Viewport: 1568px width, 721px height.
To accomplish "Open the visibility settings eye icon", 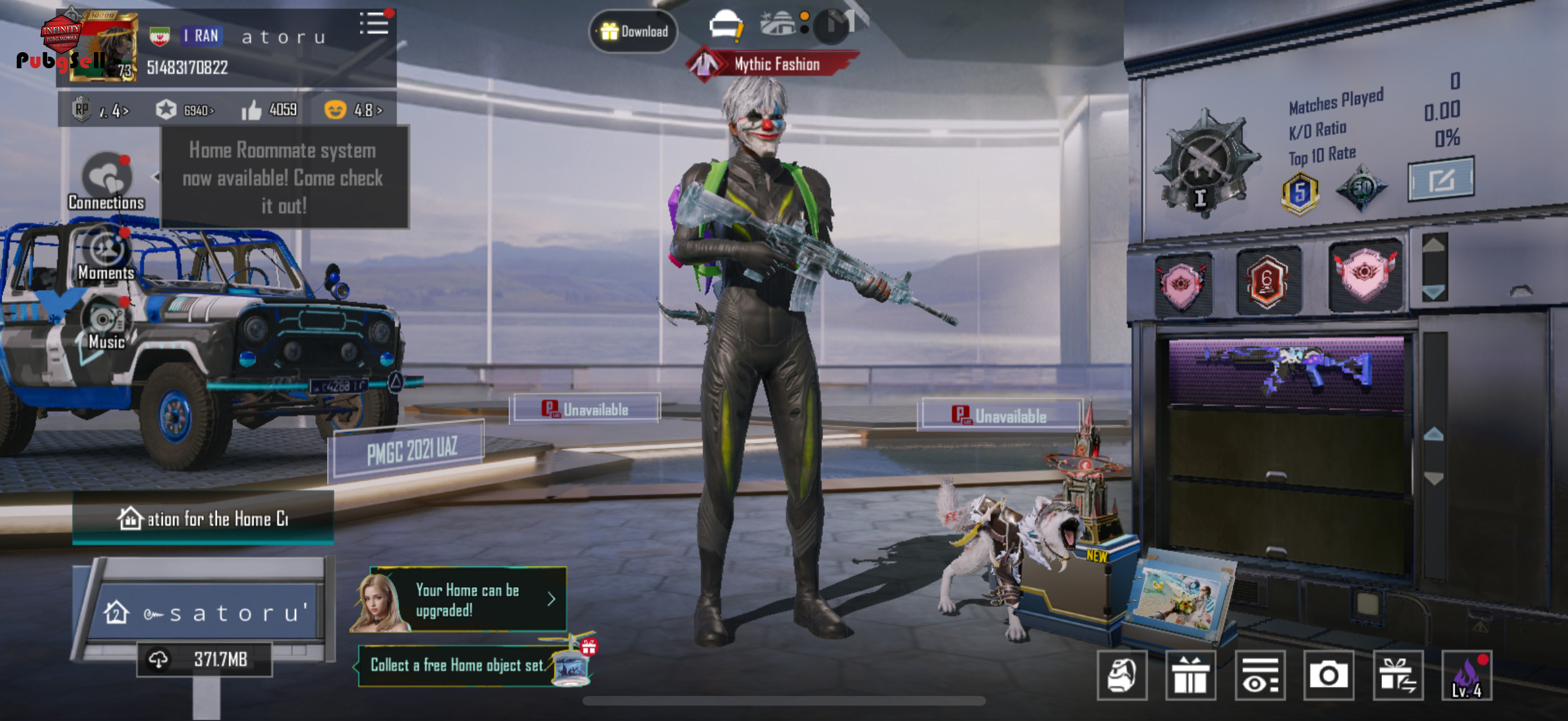I will 1260,675.
